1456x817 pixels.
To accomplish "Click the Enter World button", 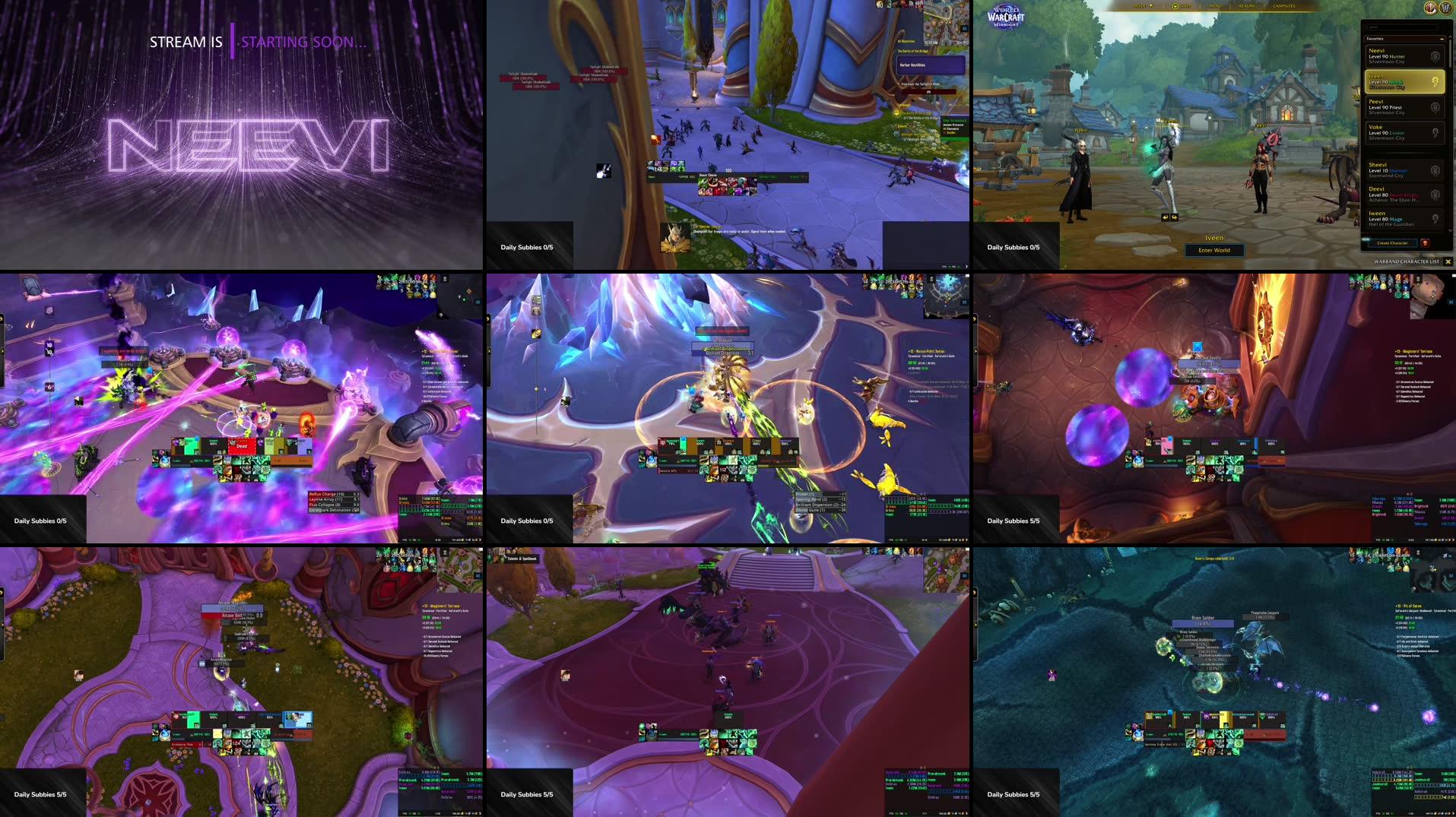I will (1215, 250).
